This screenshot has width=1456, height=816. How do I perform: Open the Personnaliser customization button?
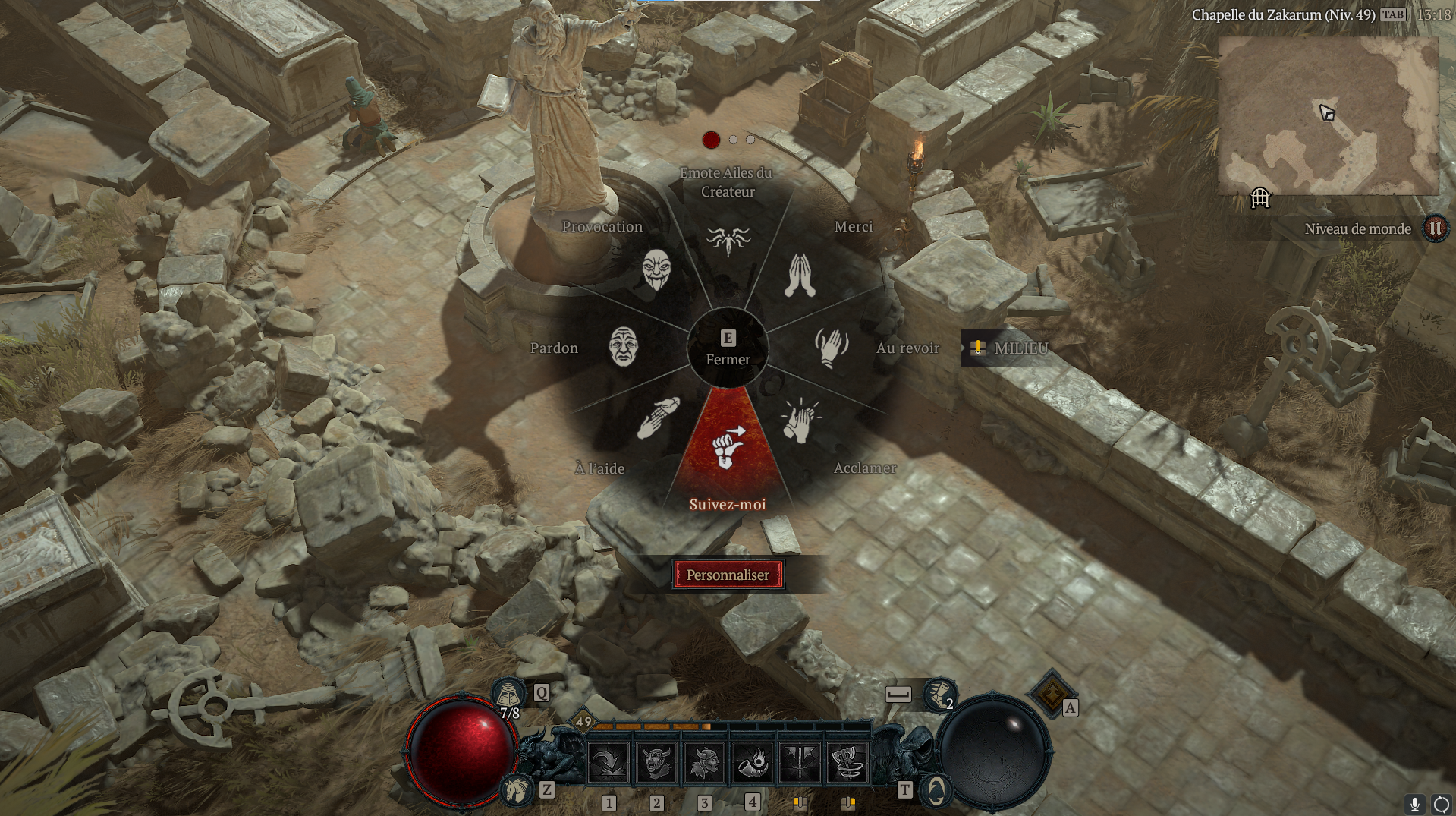coord(728,575)
